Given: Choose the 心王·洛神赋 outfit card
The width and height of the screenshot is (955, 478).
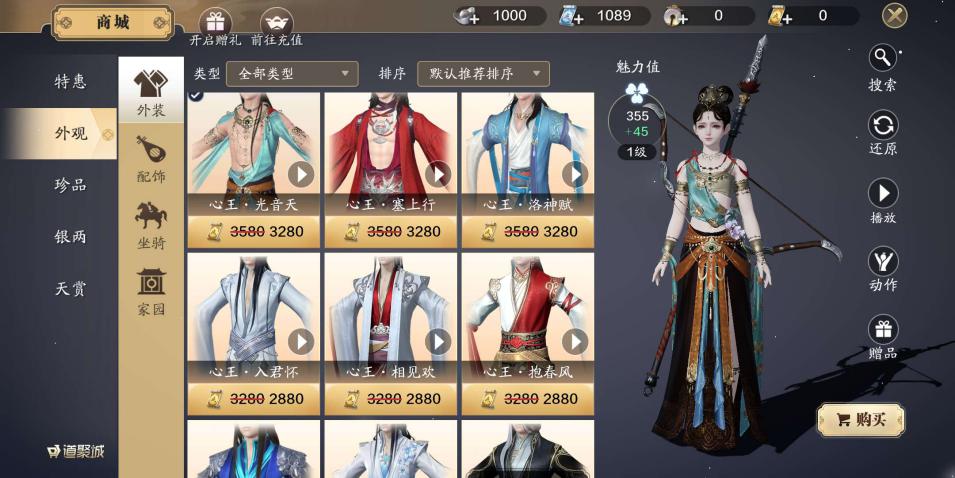Looking at the screenshot, I should (528, 155).
